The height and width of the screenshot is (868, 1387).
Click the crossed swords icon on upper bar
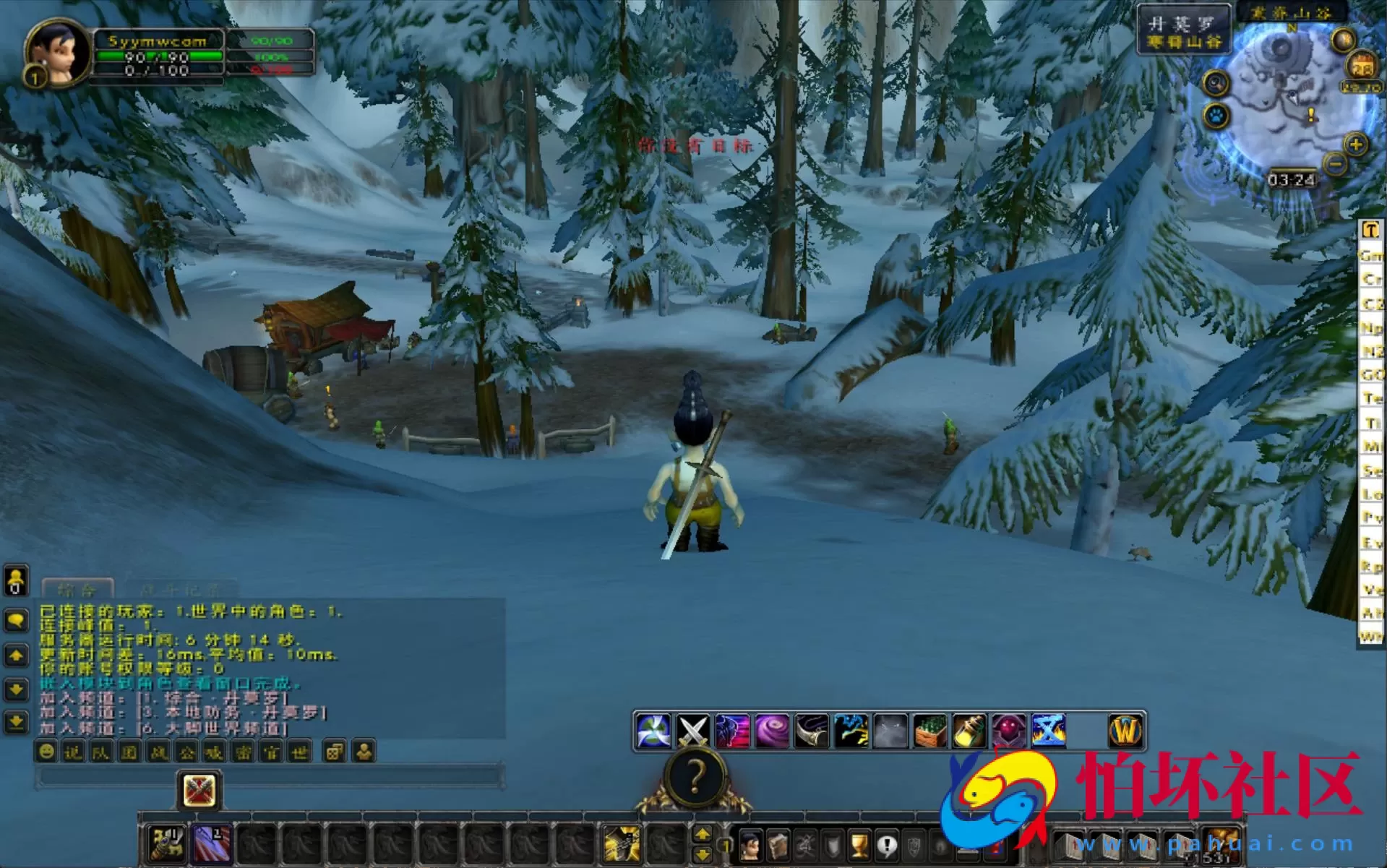pos(692,731)
